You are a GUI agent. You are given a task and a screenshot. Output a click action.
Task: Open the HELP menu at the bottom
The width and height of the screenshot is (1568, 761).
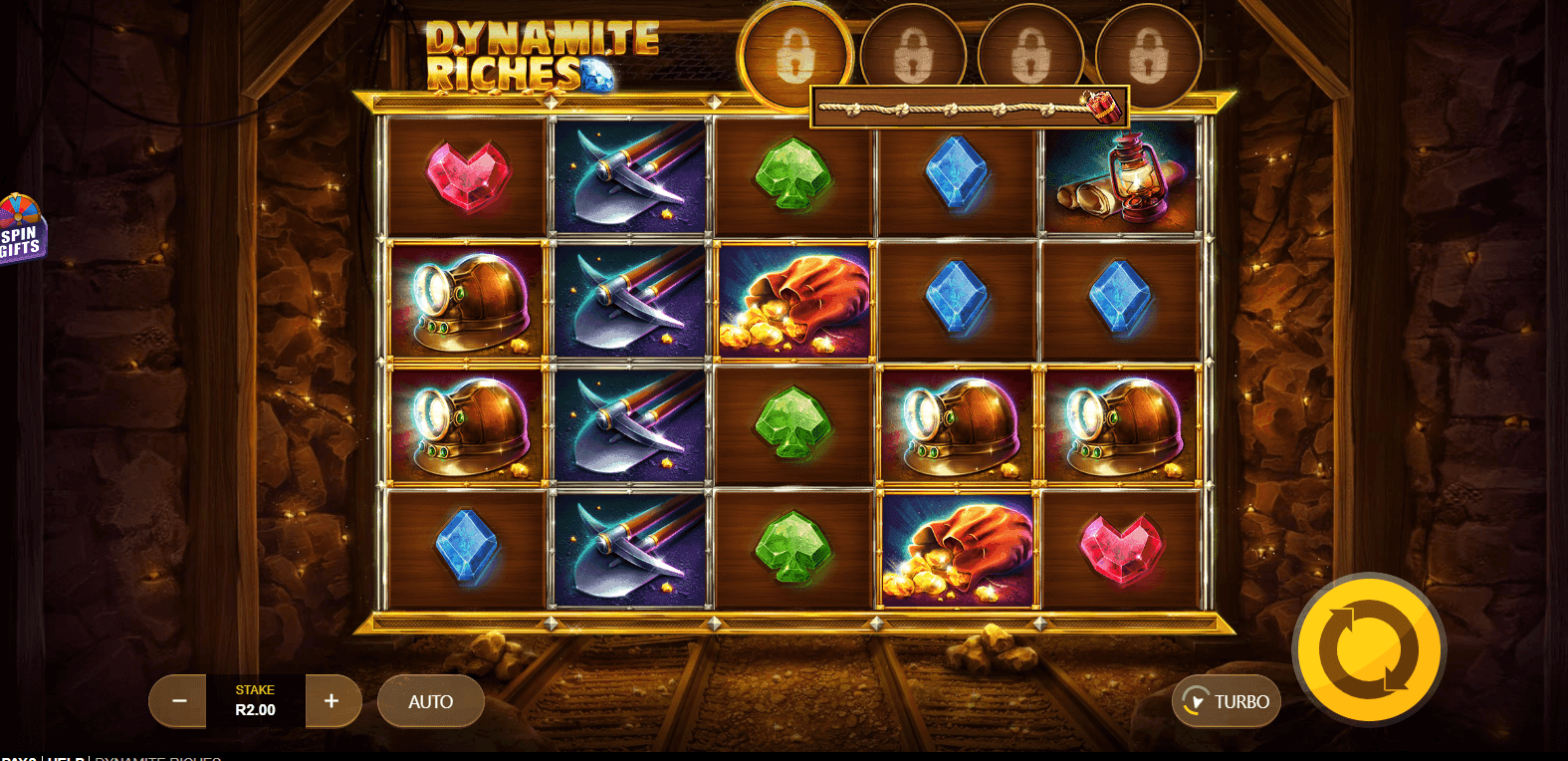(x=65, y=758)
